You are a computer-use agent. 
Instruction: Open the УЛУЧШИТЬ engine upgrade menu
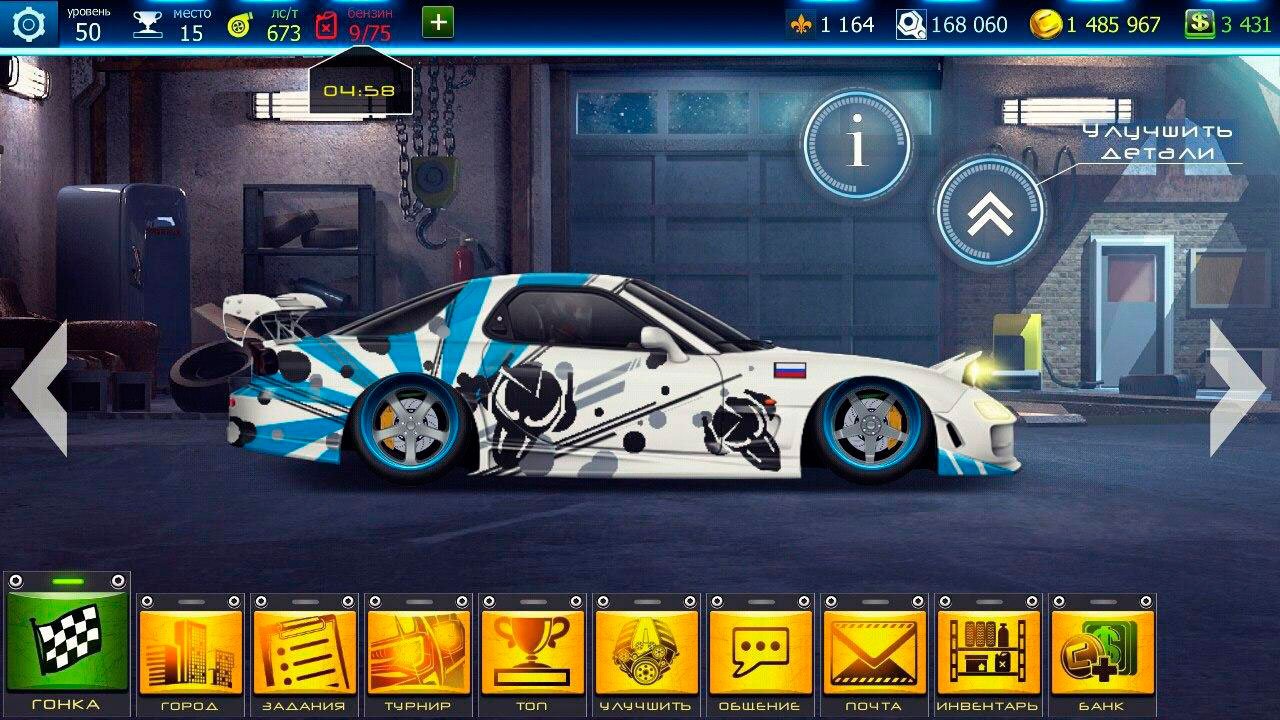pos(646,652)
